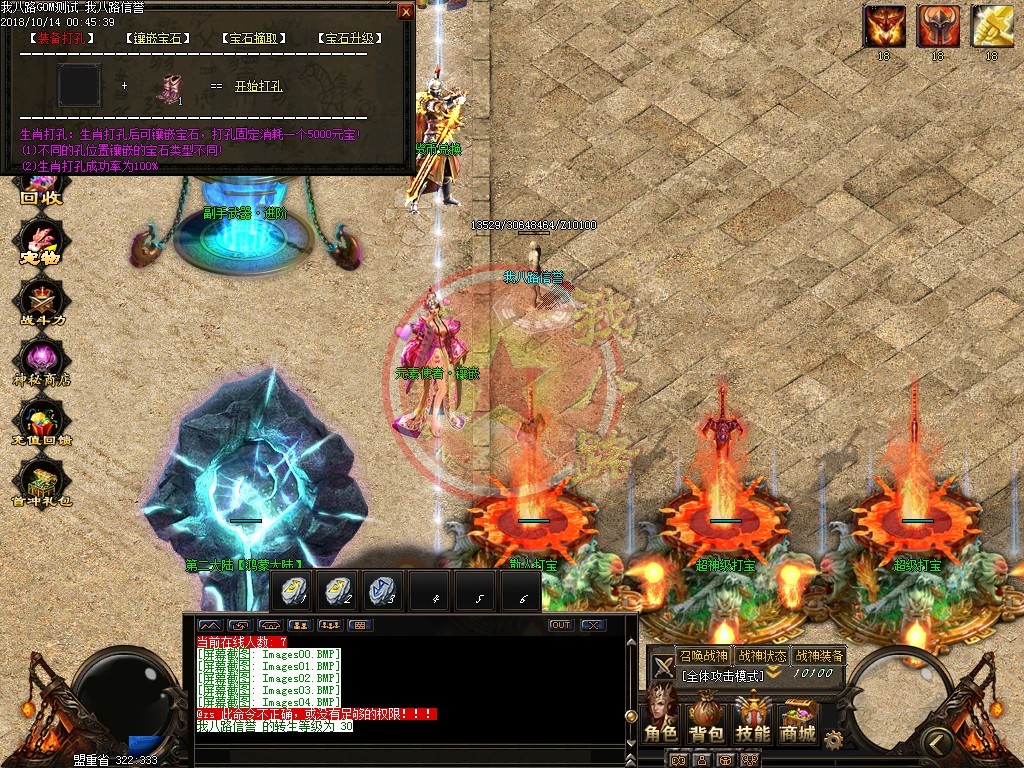Show the 战斗力 combat power panel
1024x768 pixels.
[42, 301]
